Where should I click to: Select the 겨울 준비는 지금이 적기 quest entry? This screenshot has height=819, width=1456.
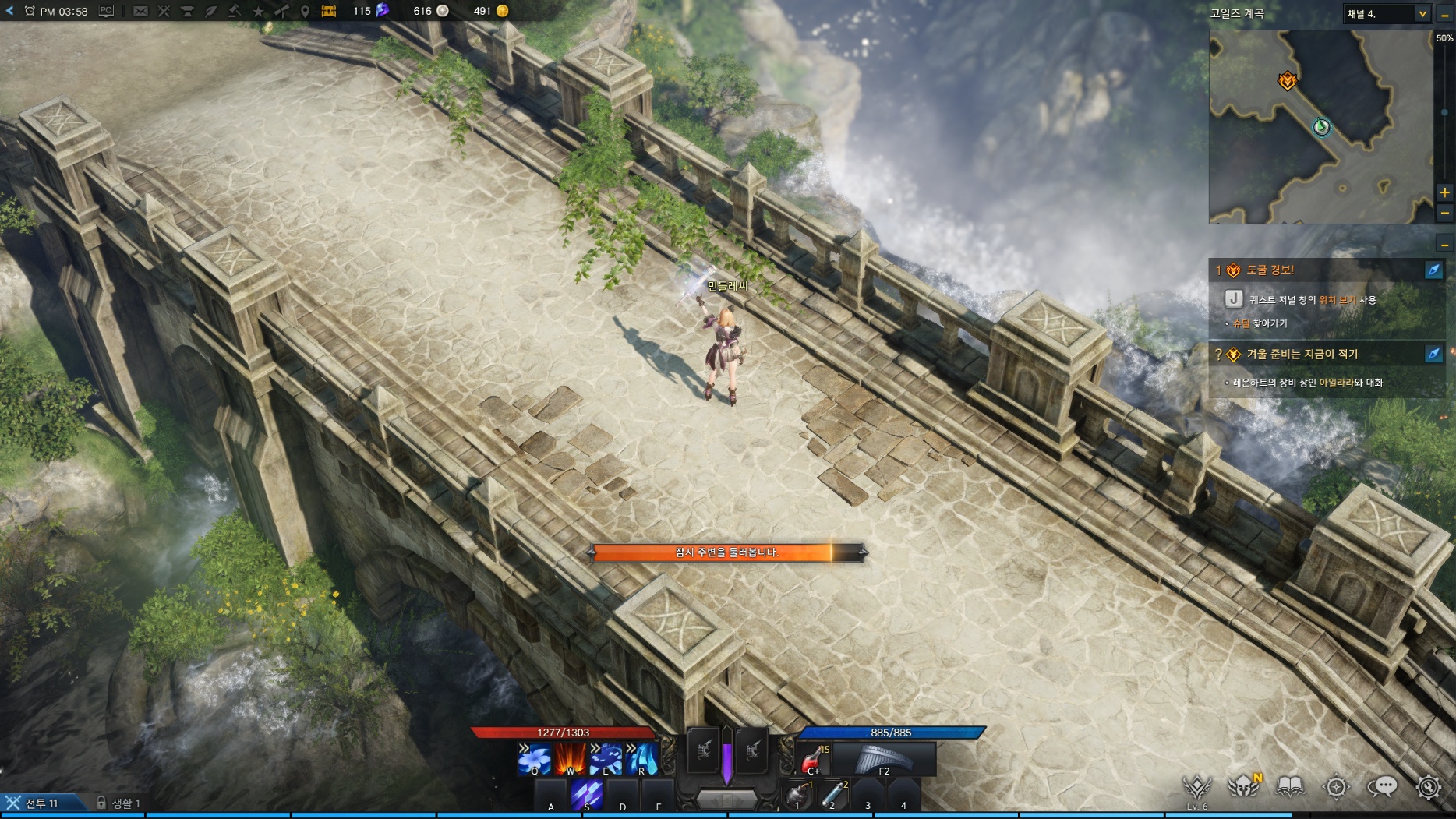click(1302, 354)
